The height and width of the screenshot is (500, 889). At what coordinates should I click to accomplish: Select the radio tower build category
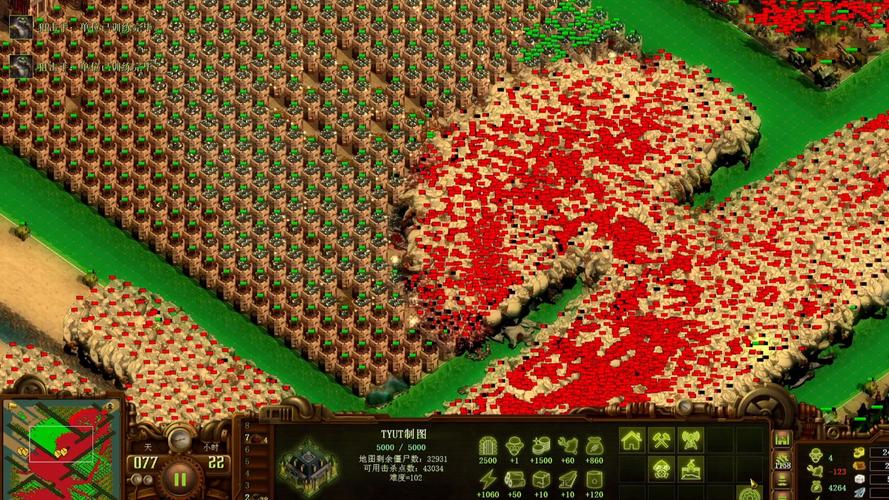(x=690, y=440)
